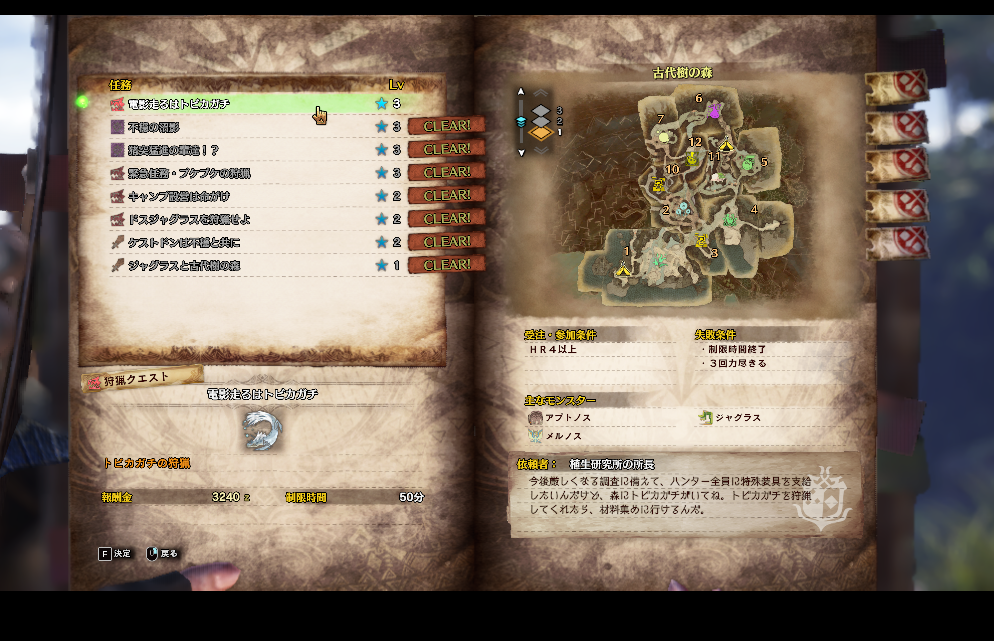Select the orange level 1 floor layer
Image resolution: width=994 pixels, height=641 pixels.
click(x=541, y=132)
